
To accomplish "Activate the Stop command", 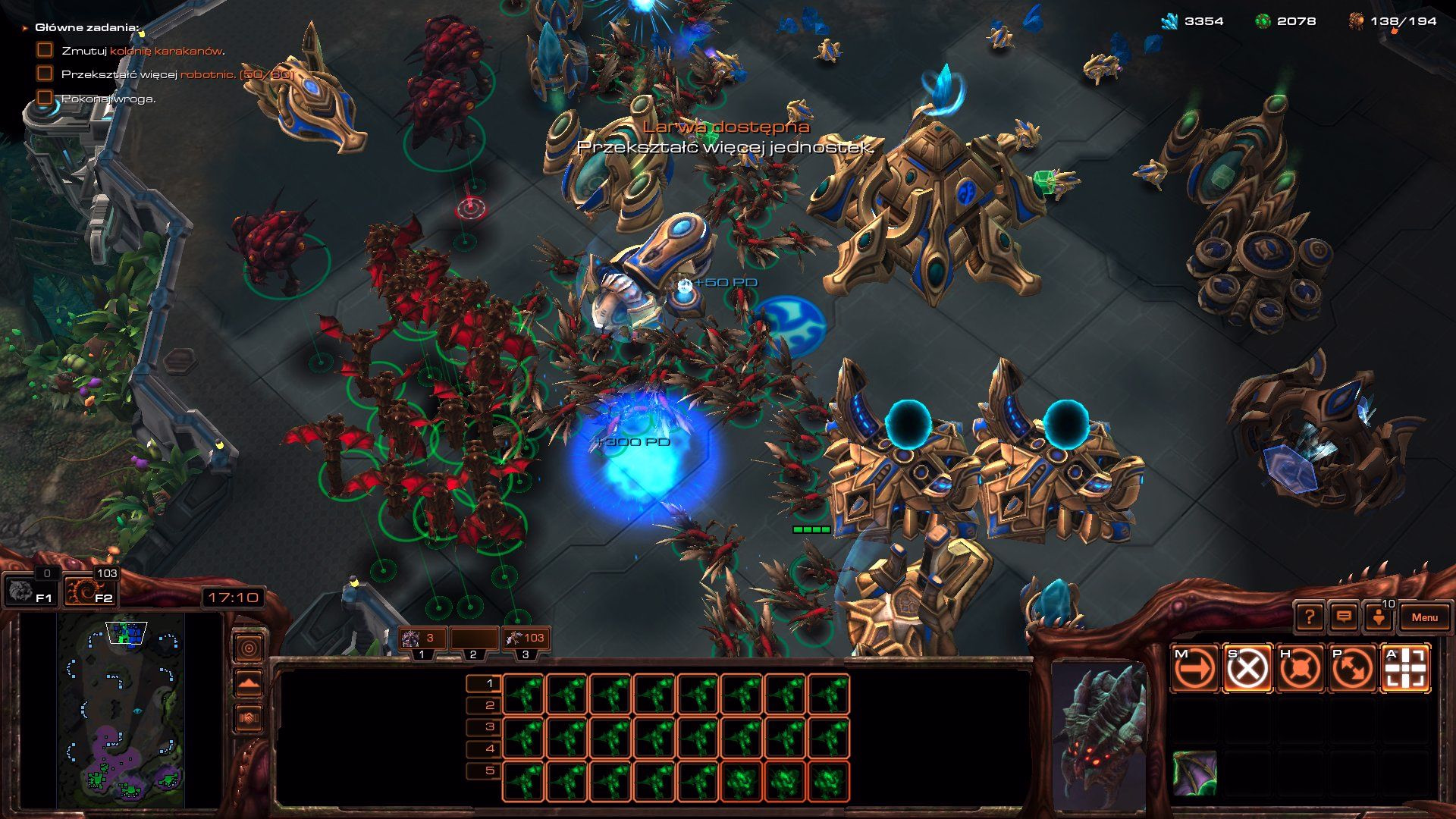I will [x=1247, y=669].
